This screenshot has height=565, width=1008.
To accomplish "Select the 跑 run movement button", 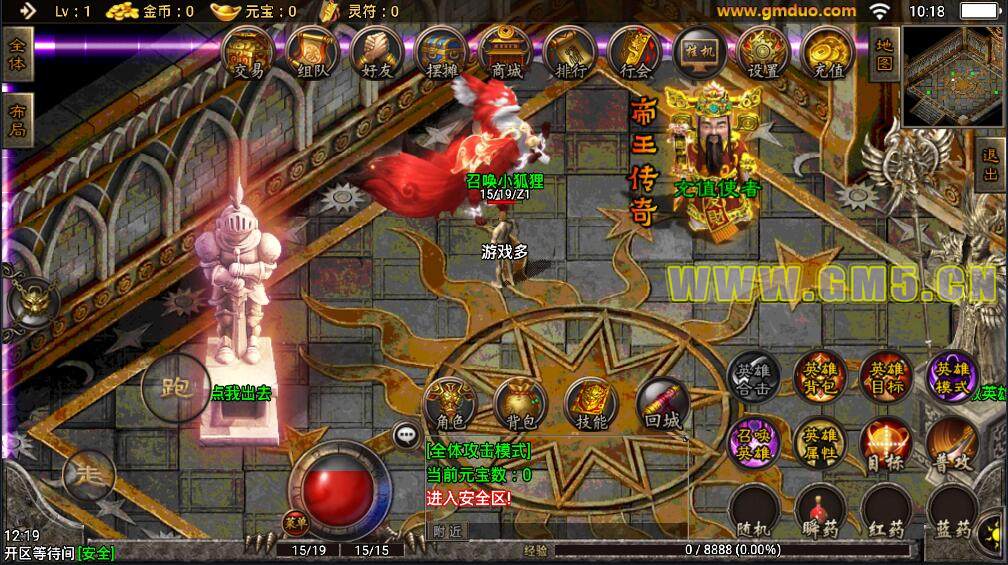I will (174, 390).
